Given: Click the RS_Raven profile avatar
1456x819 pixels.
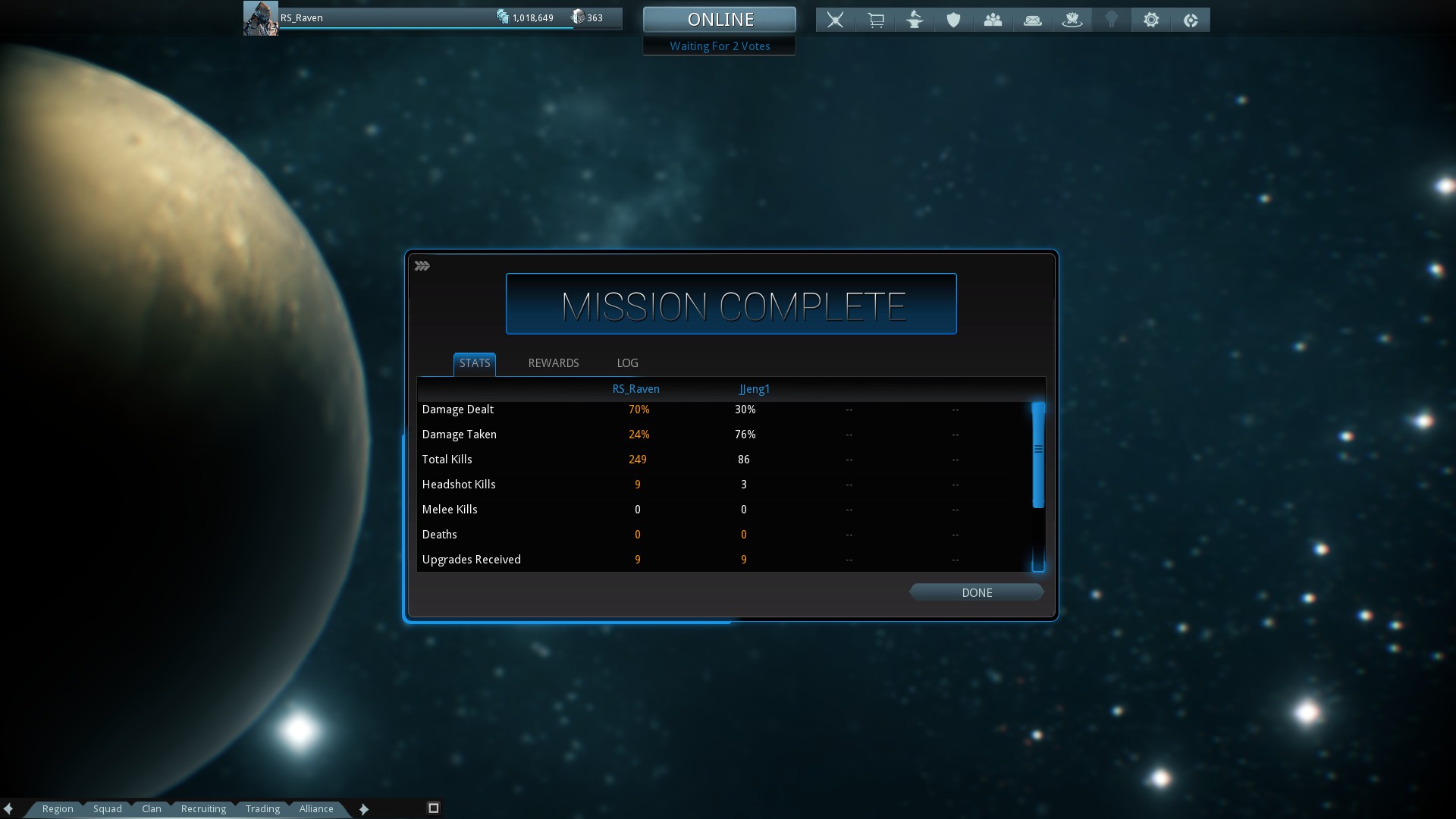Looking at the screenshot, I should coord(260,18).
